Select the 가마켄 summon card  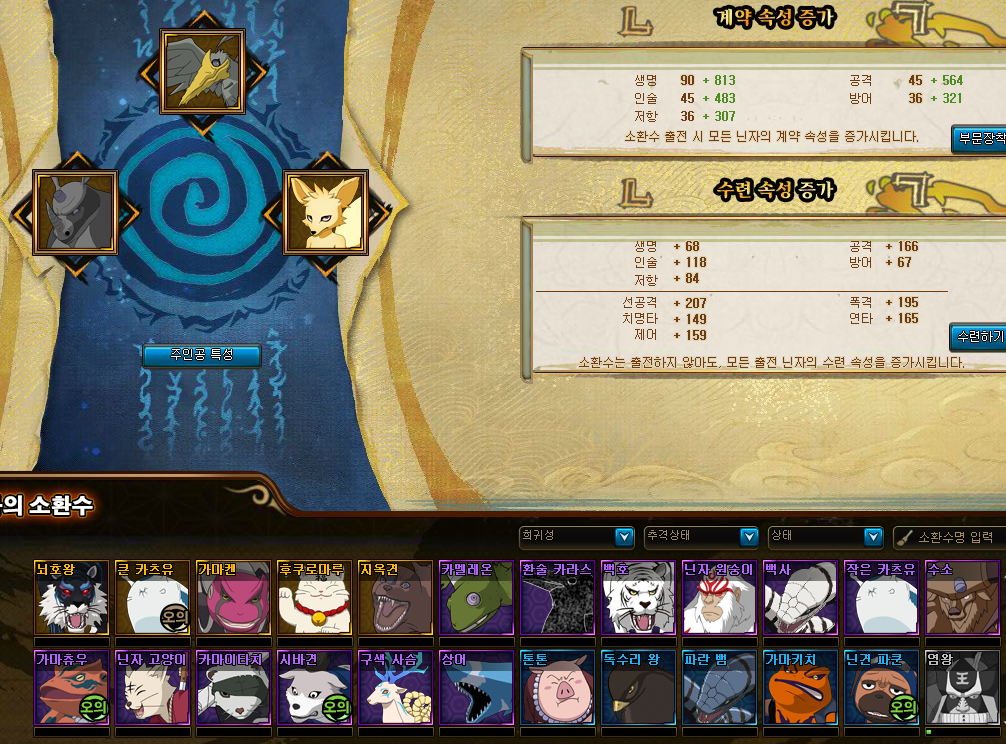(233, 598)
